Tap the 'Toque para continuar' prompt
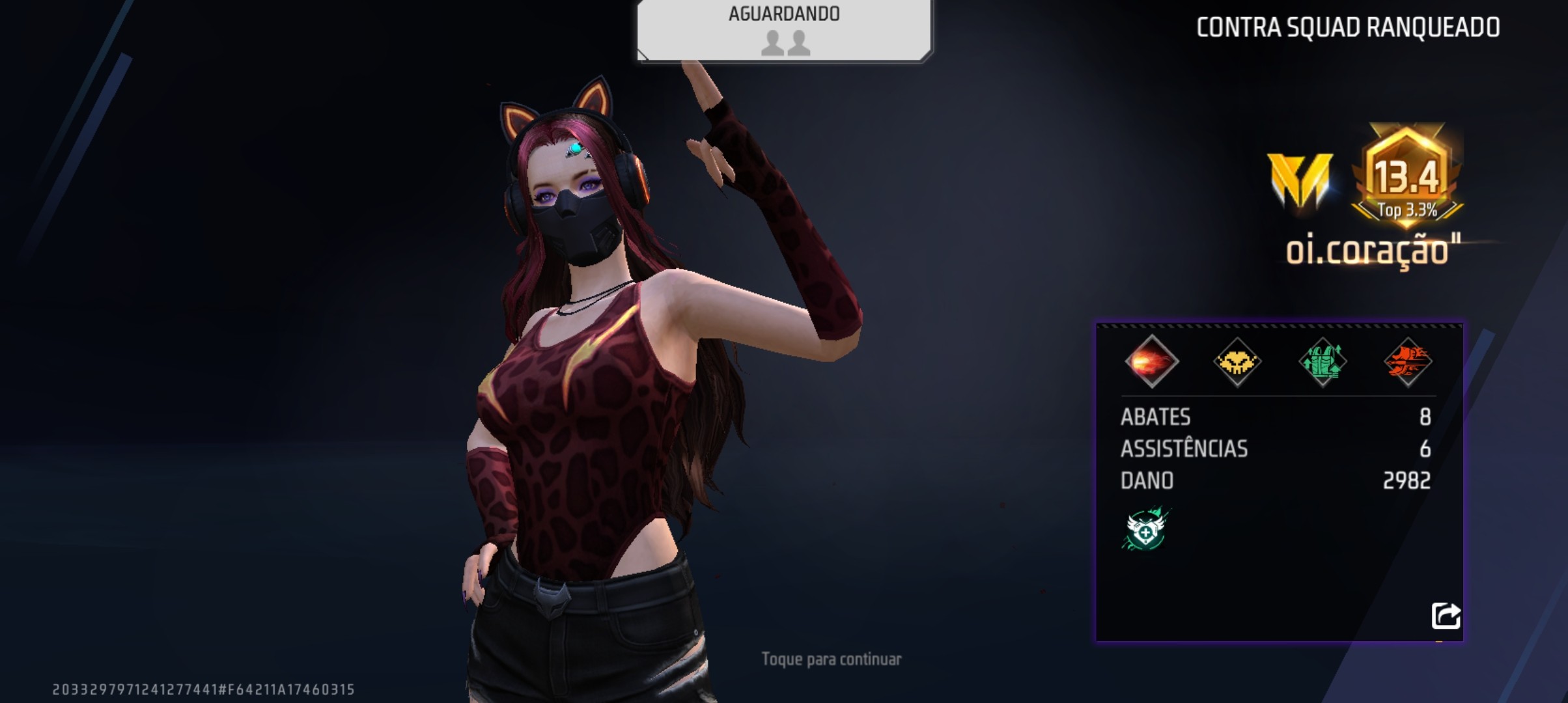 pos(832,659)
